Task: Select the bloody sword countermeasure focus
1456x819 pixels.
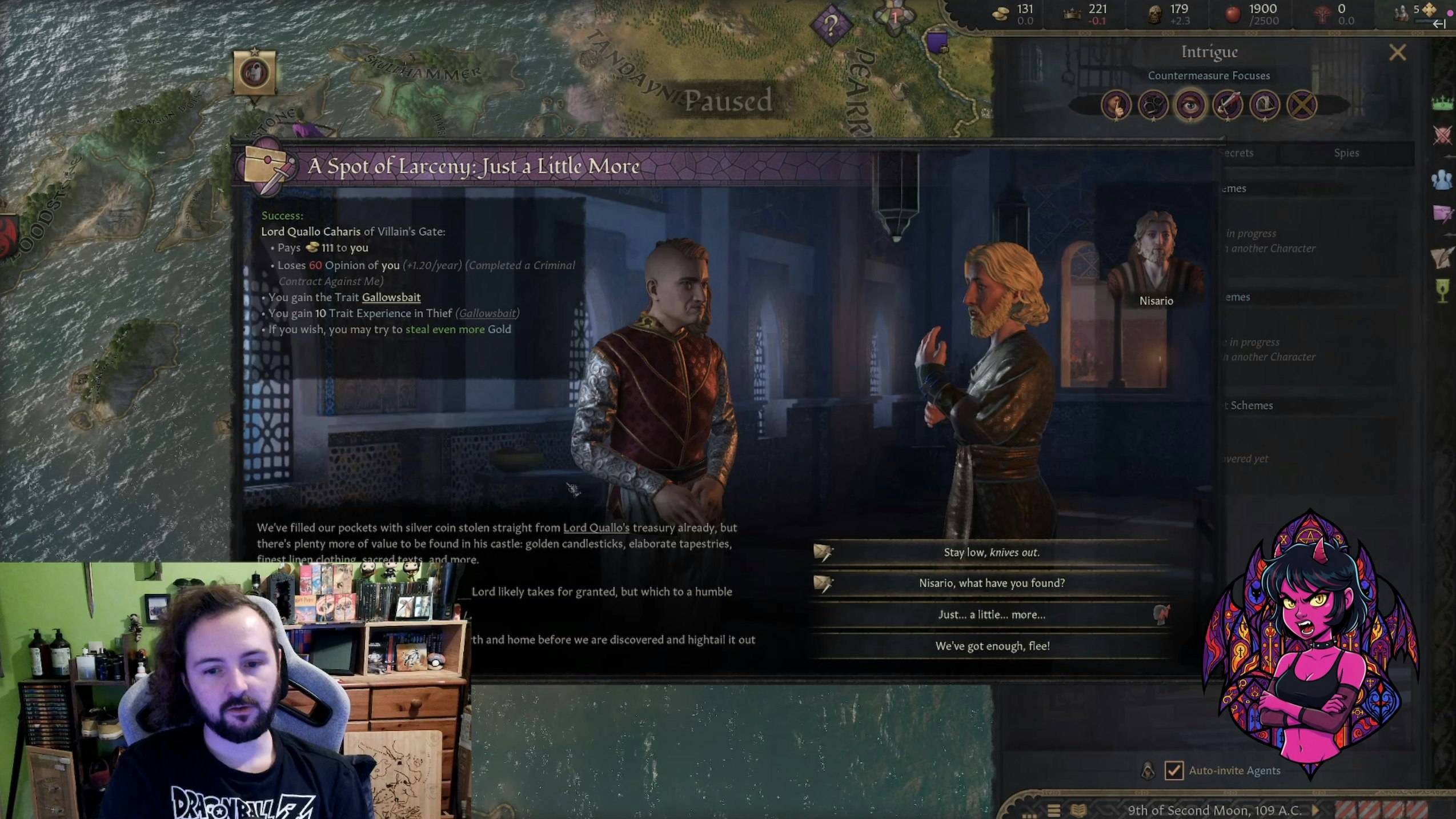Action: [1227, 105]
